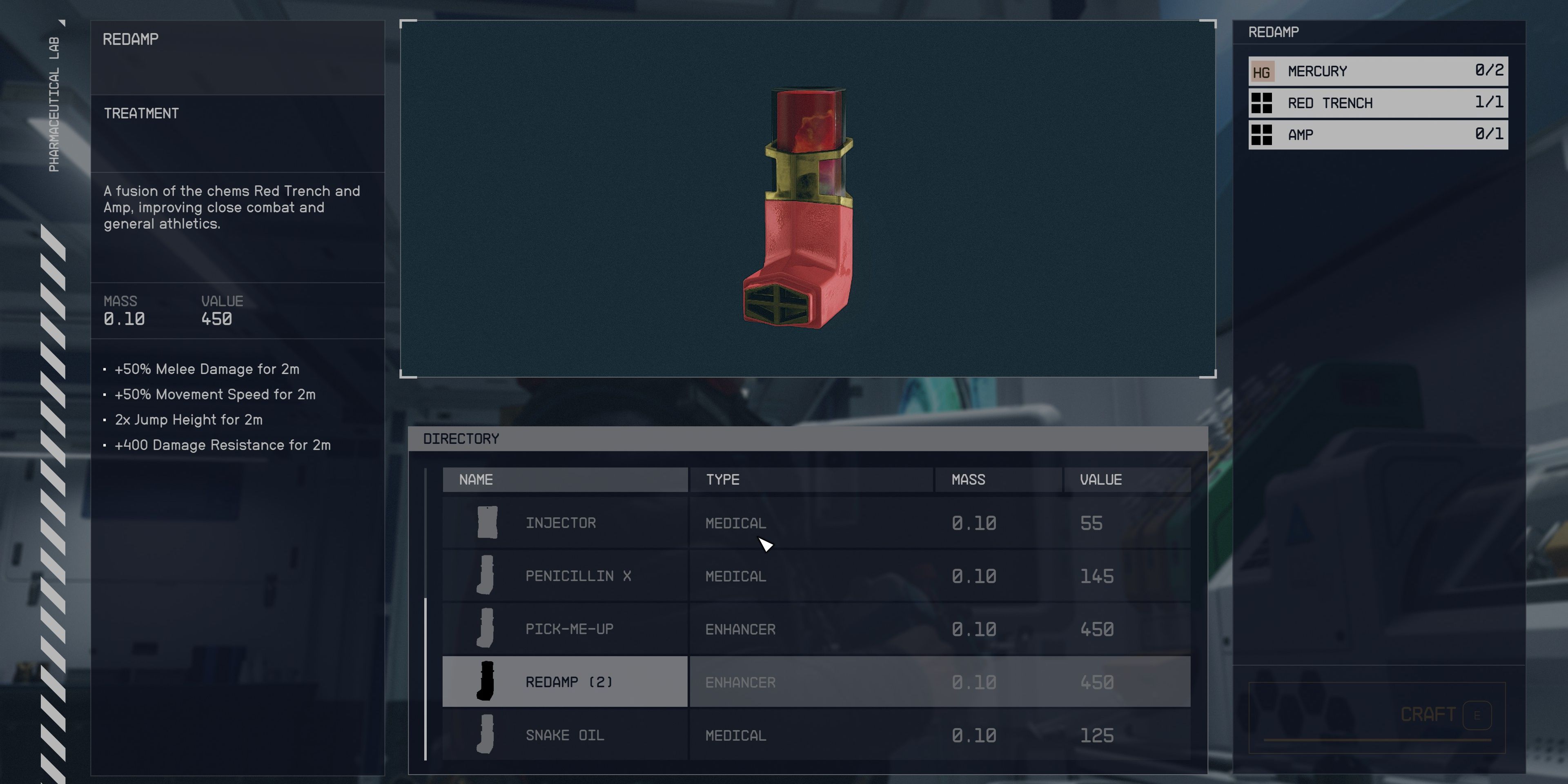Image resolution: width=1568 pixels, height=784 pixels.
Task: Open the DIRECTORY panel header
Action: tap(461, 438)
